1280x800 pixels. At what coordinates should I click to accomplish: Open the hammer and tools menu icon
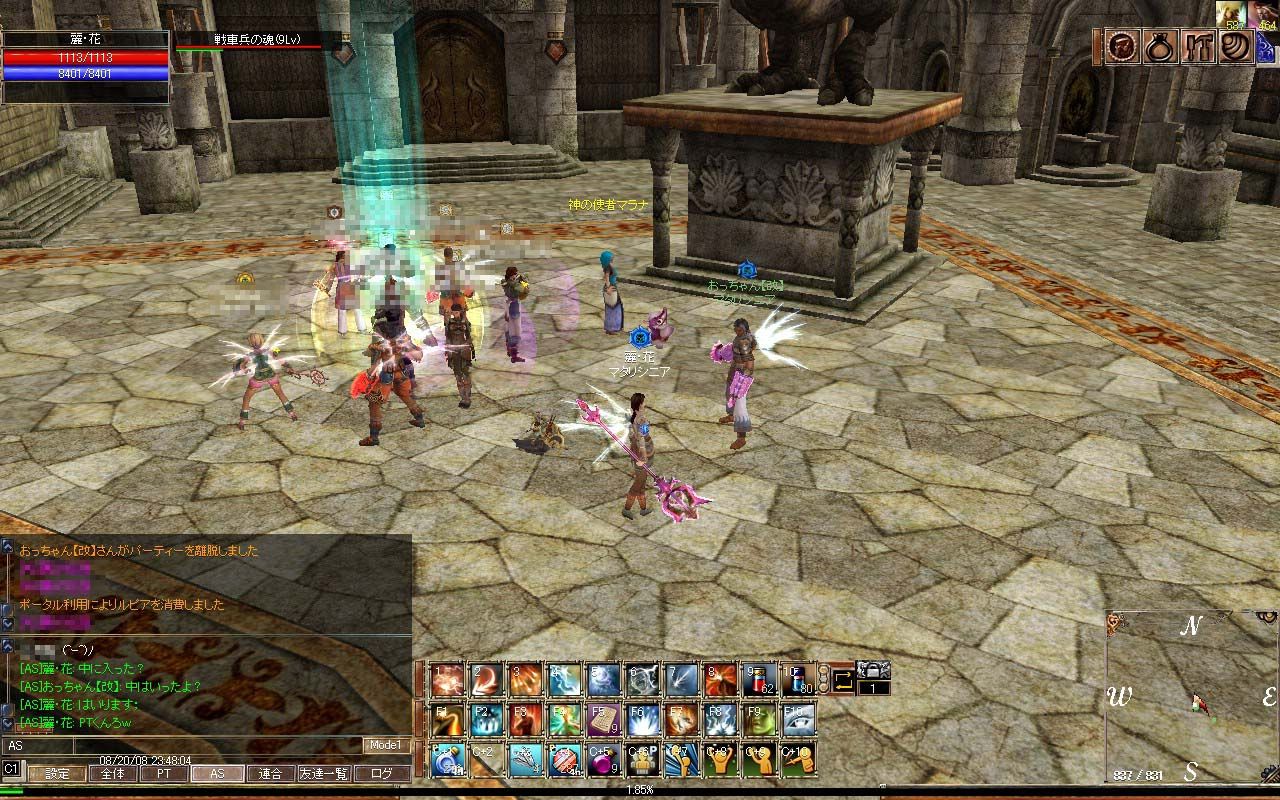(1197, 47)
